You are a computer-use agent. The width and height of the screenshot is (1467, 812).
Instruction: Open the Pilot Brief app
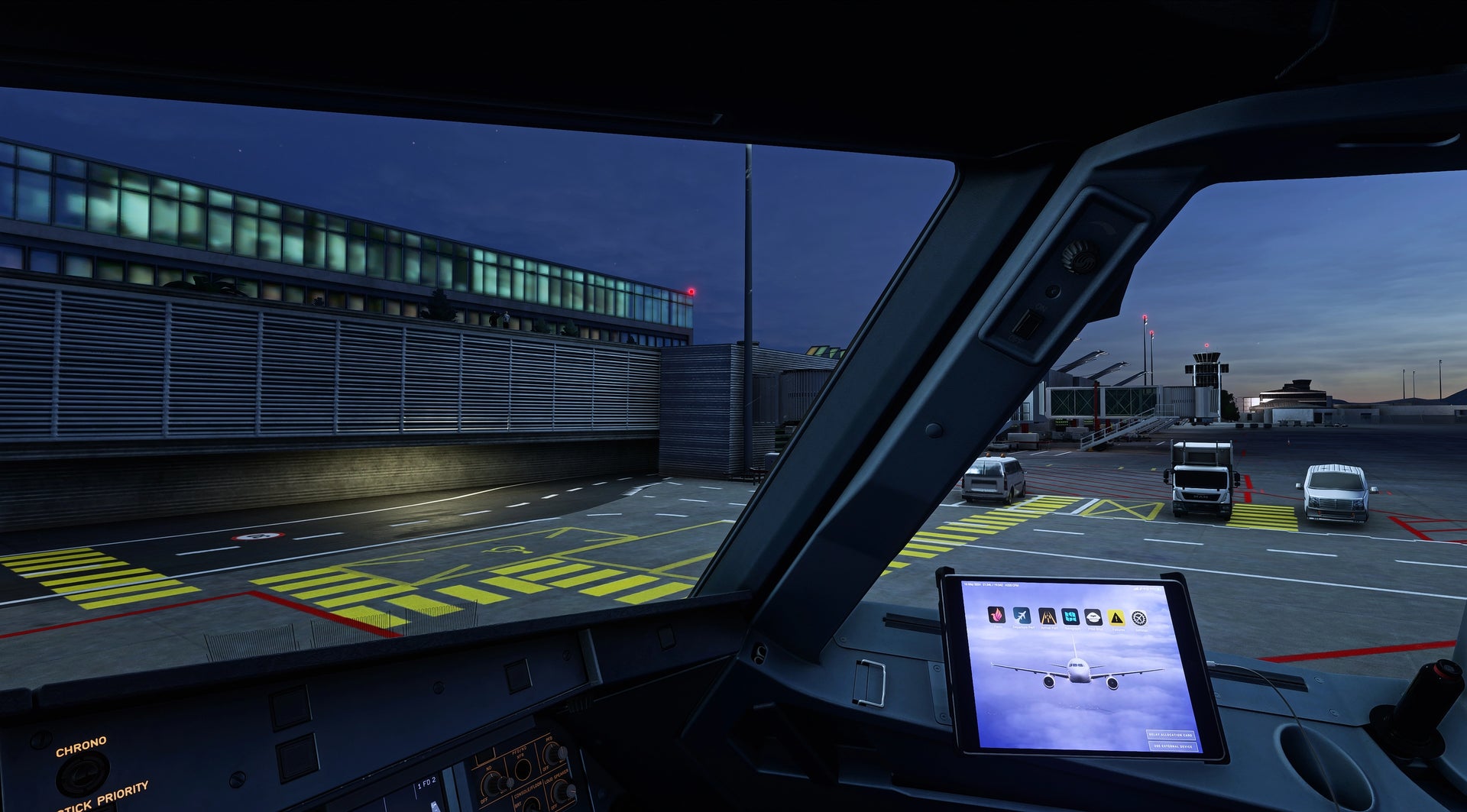coord(1093,617)
